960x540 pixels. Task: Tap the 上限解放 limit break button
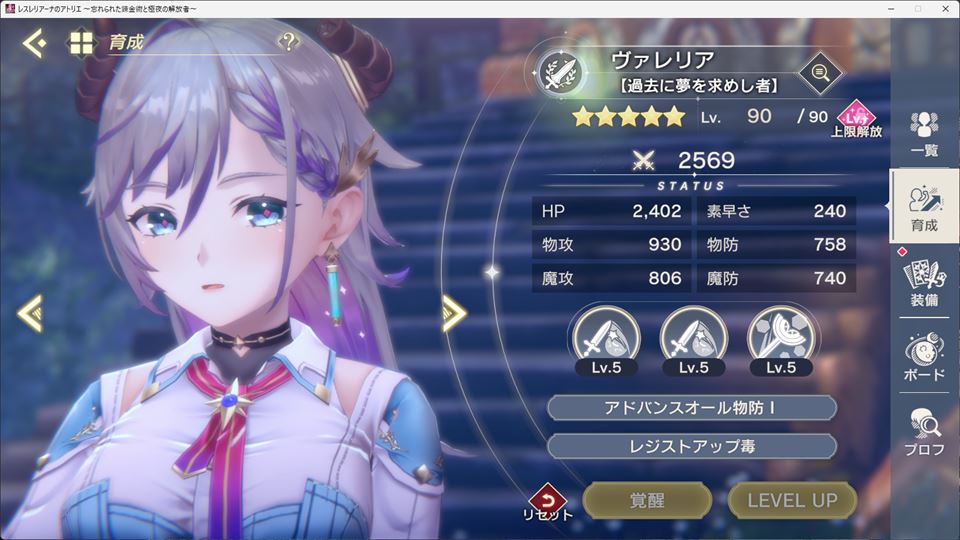(x=856, y=119)
